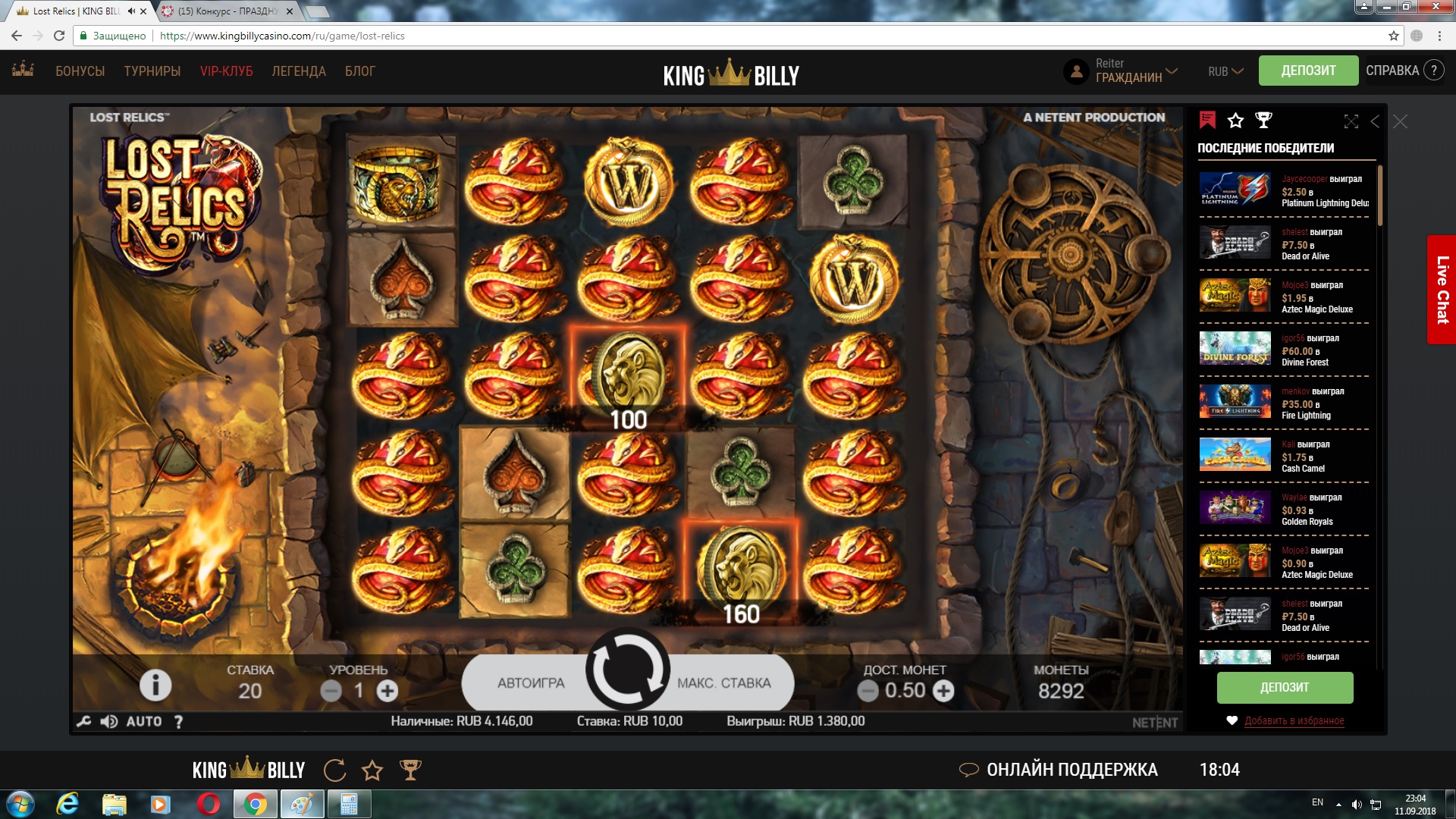Open game settings via the wrench icon

(x=84, y=722)
